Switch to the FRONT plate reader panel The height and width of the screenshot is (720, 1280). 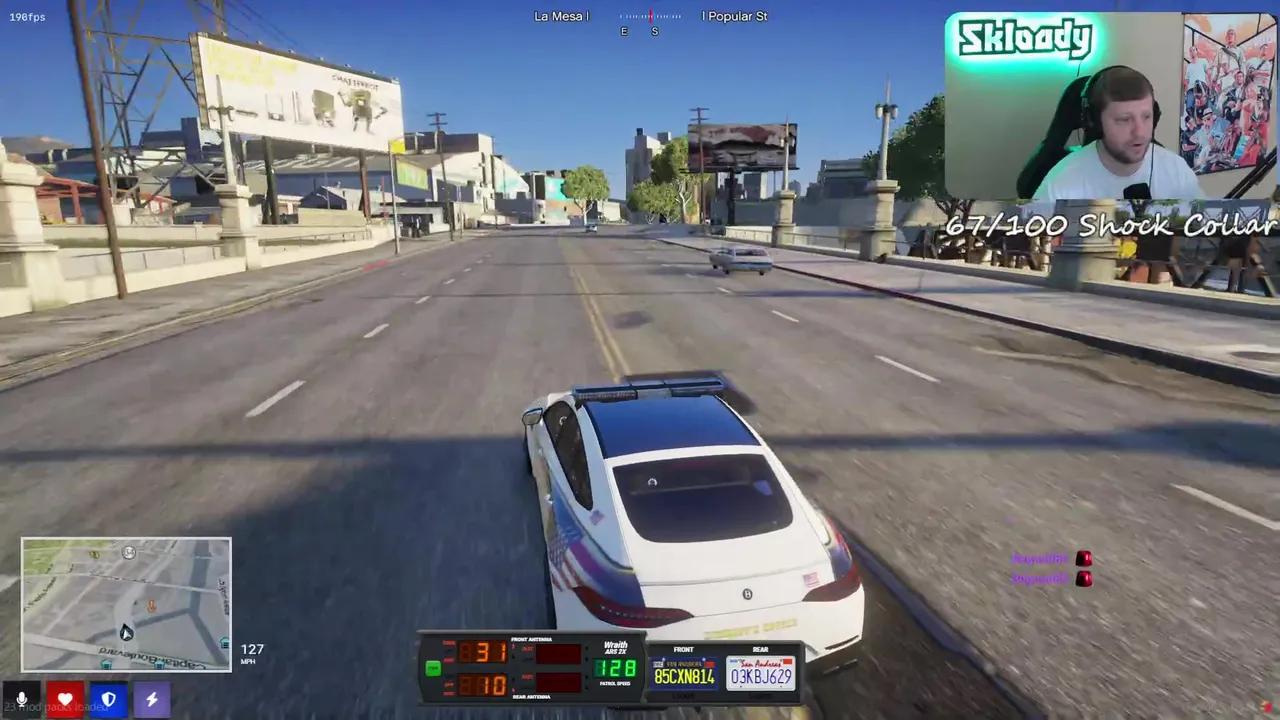pos(684,650)
